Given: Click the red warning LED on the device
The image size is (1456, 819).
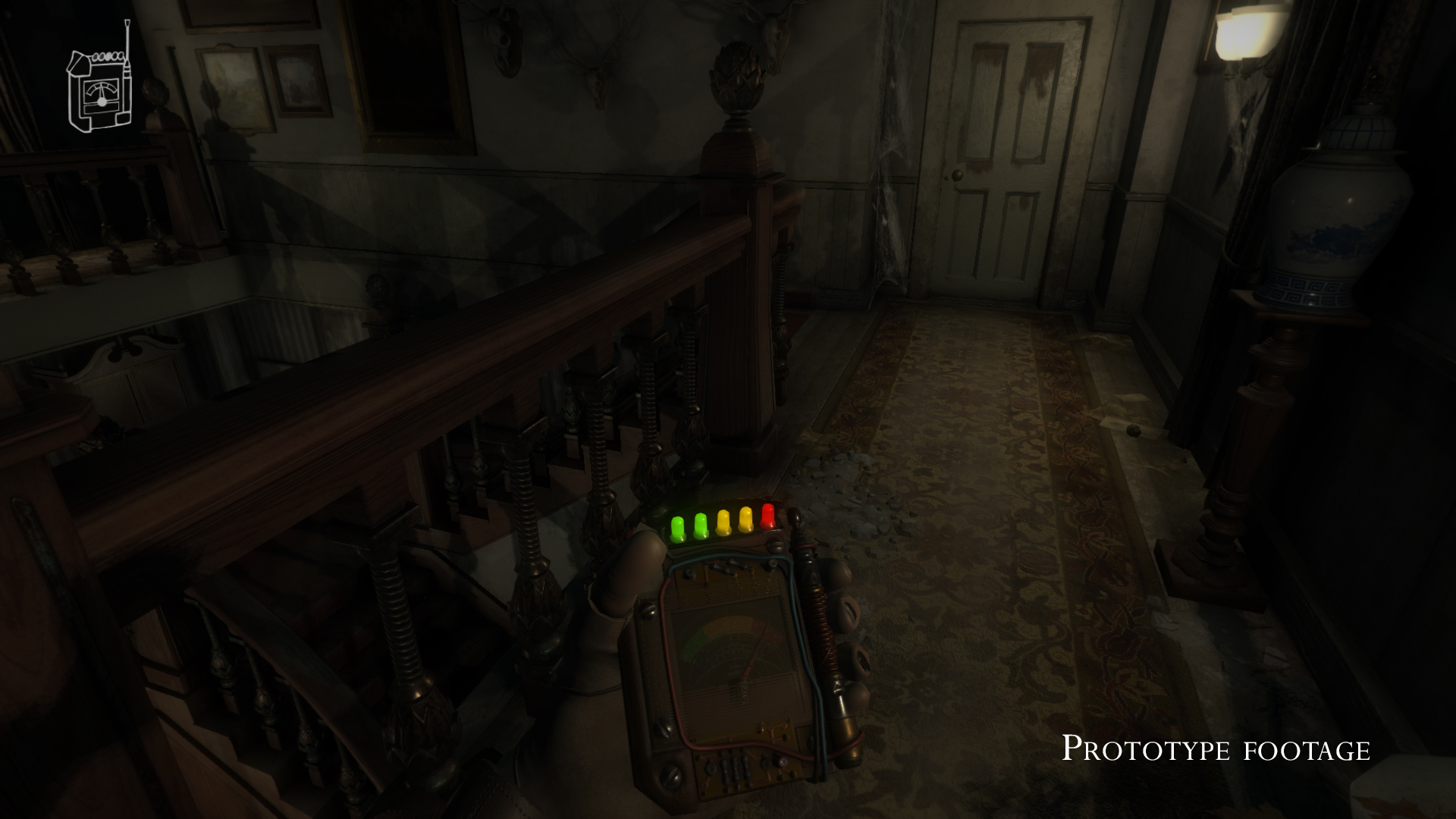Looking at the screenshot, I should pyautogui.click(x=767, y=516).
